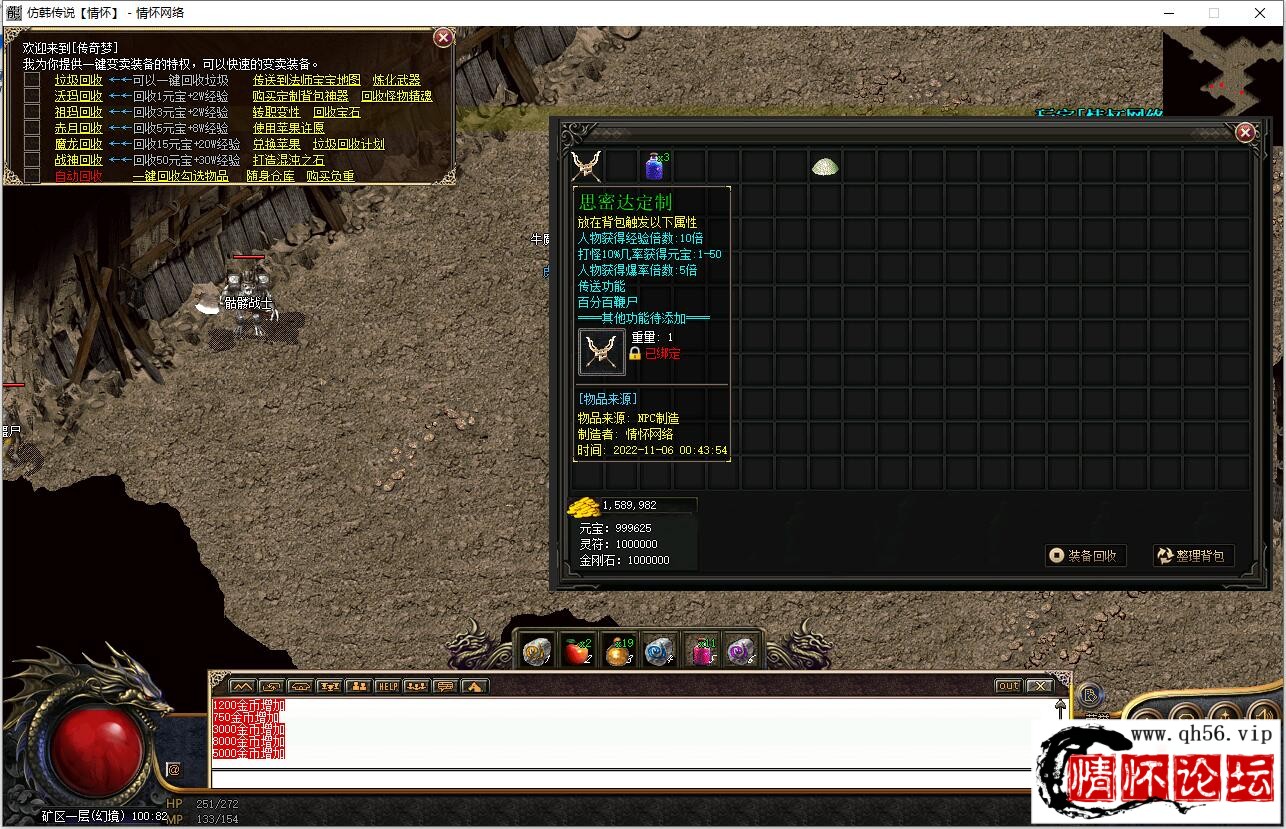
Task: Teleport via 传送到法师宝宝地图 link
Action: [x=307, y=81]
